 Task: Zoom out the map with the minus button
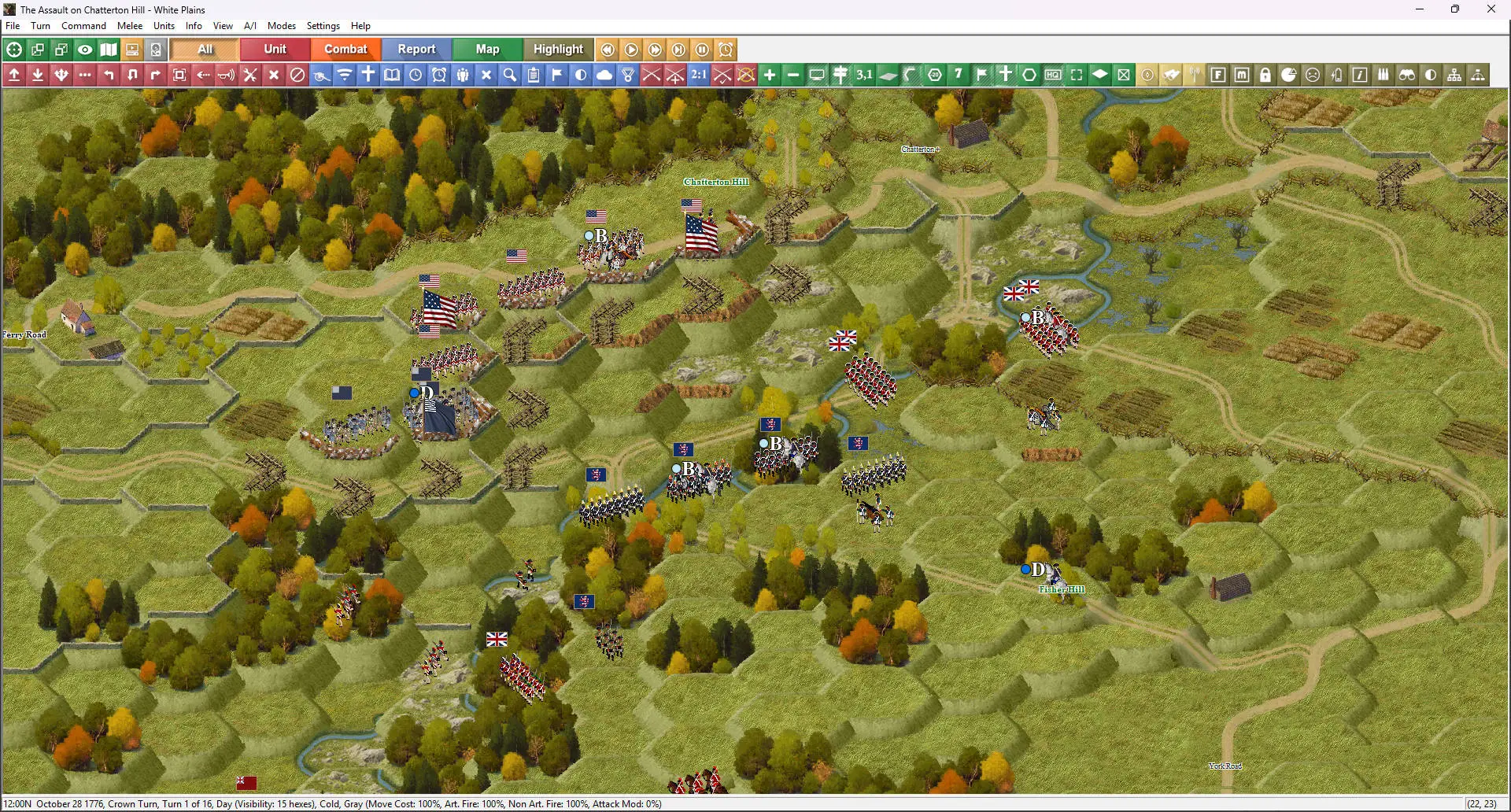tap(793, 75)
